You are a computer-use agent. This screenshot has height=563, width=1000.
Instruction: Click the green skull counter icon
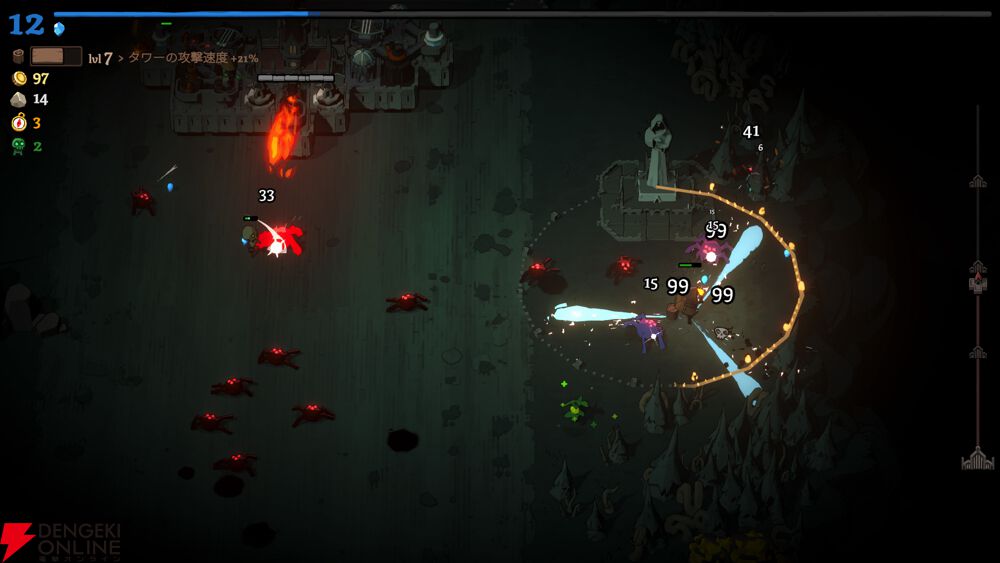(18, 146)
